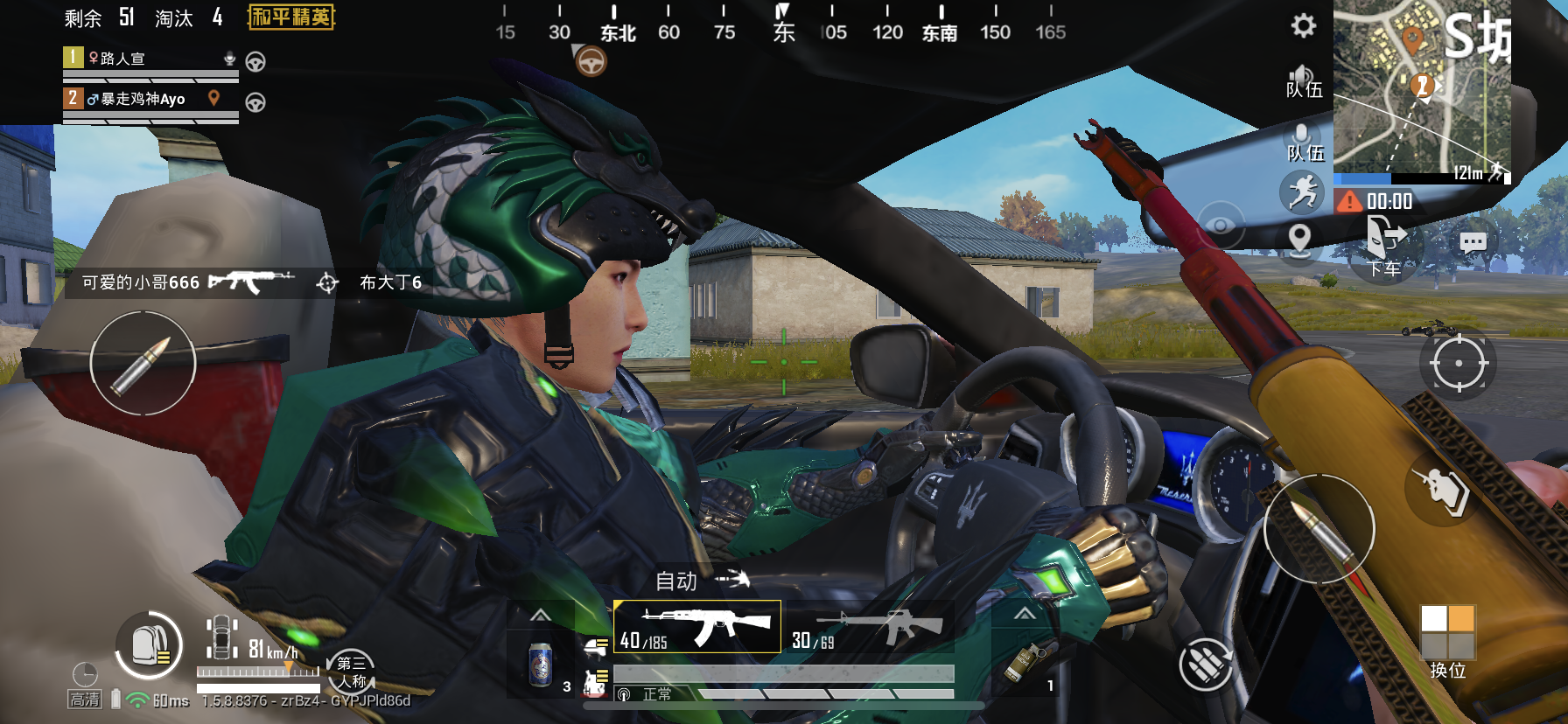Image resolution: width=1568 pixels, height=724 pixels.
Task: Tap the map marker pin button
Action: pos(1300,239)
